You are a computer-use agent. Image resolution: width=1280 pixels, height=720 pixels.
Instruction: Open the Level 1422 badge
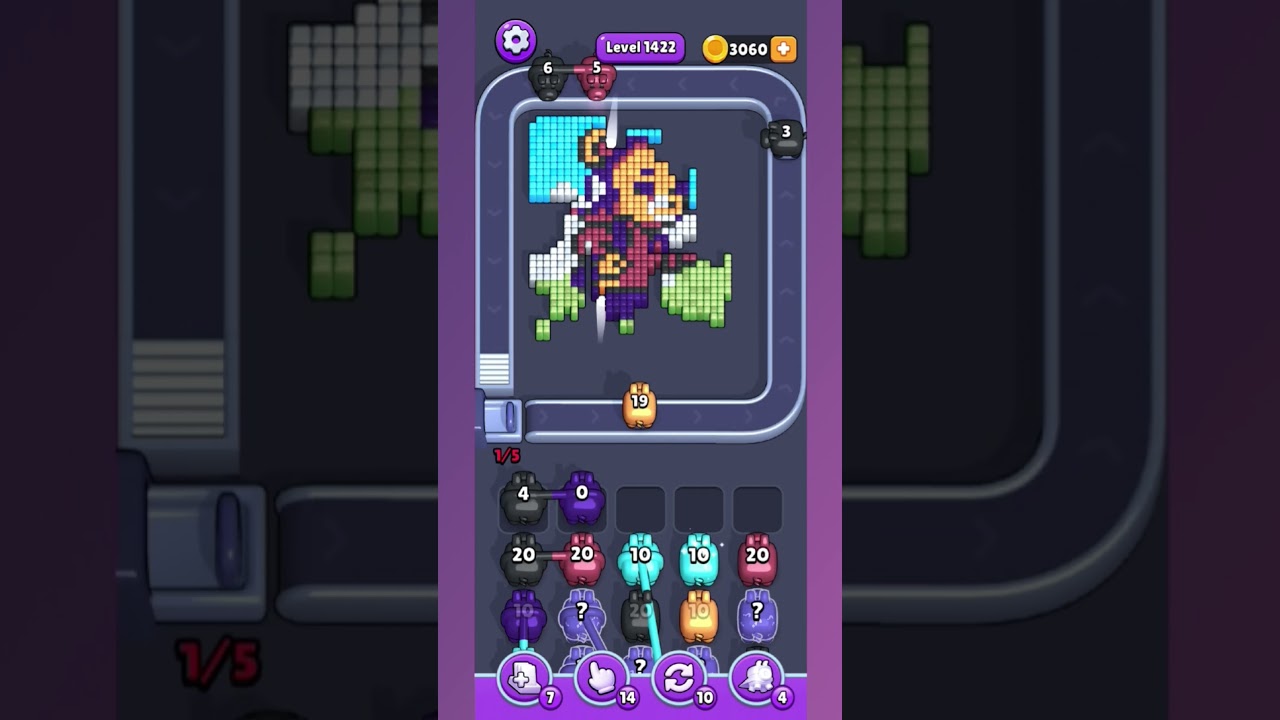tap(639, 47)
